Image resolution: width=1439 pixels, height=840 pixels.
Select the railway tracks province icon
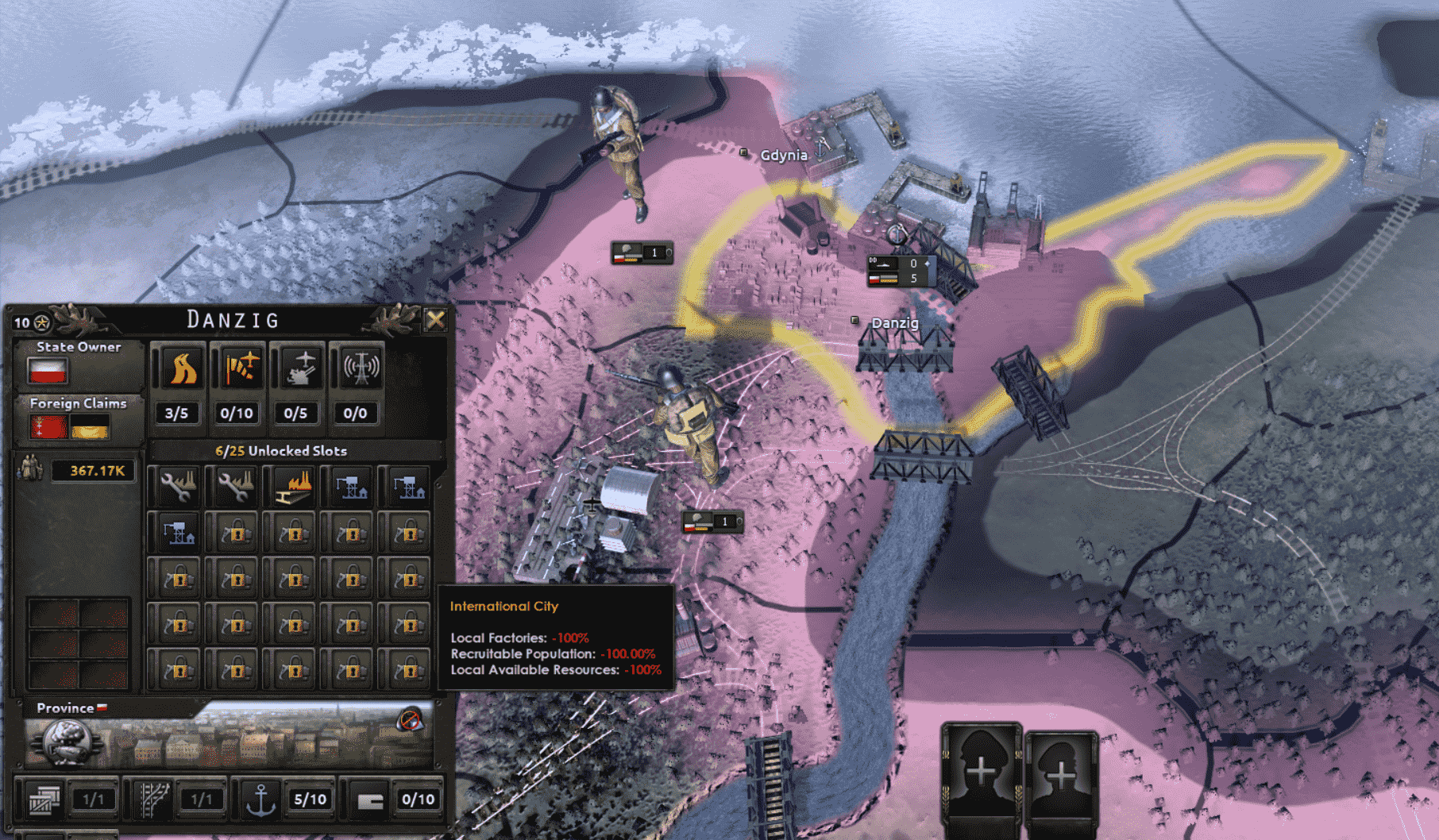click(x=152, y=800)
